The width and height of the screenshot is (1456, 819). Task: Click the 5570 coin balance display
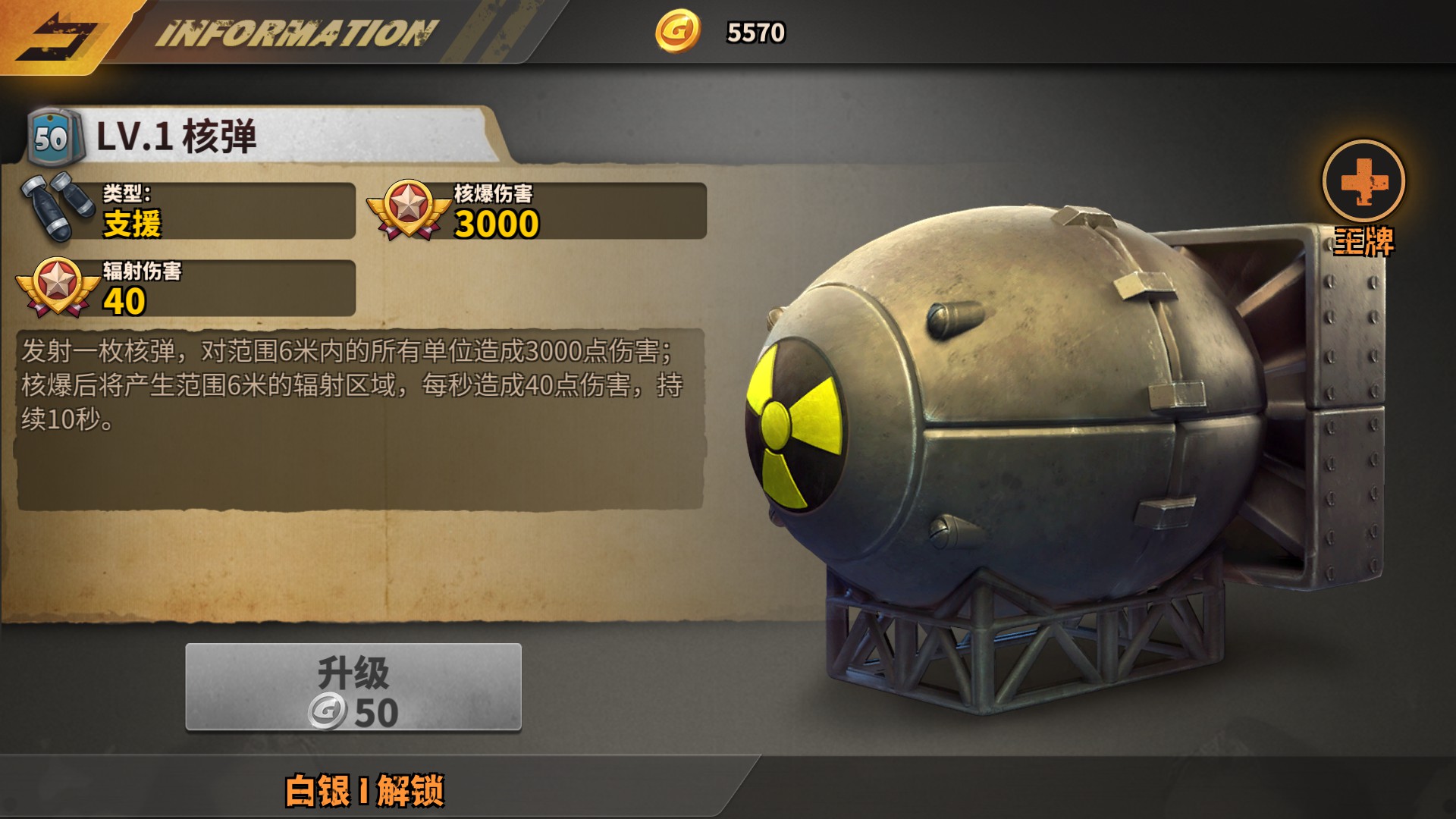[x=755, y=32]
